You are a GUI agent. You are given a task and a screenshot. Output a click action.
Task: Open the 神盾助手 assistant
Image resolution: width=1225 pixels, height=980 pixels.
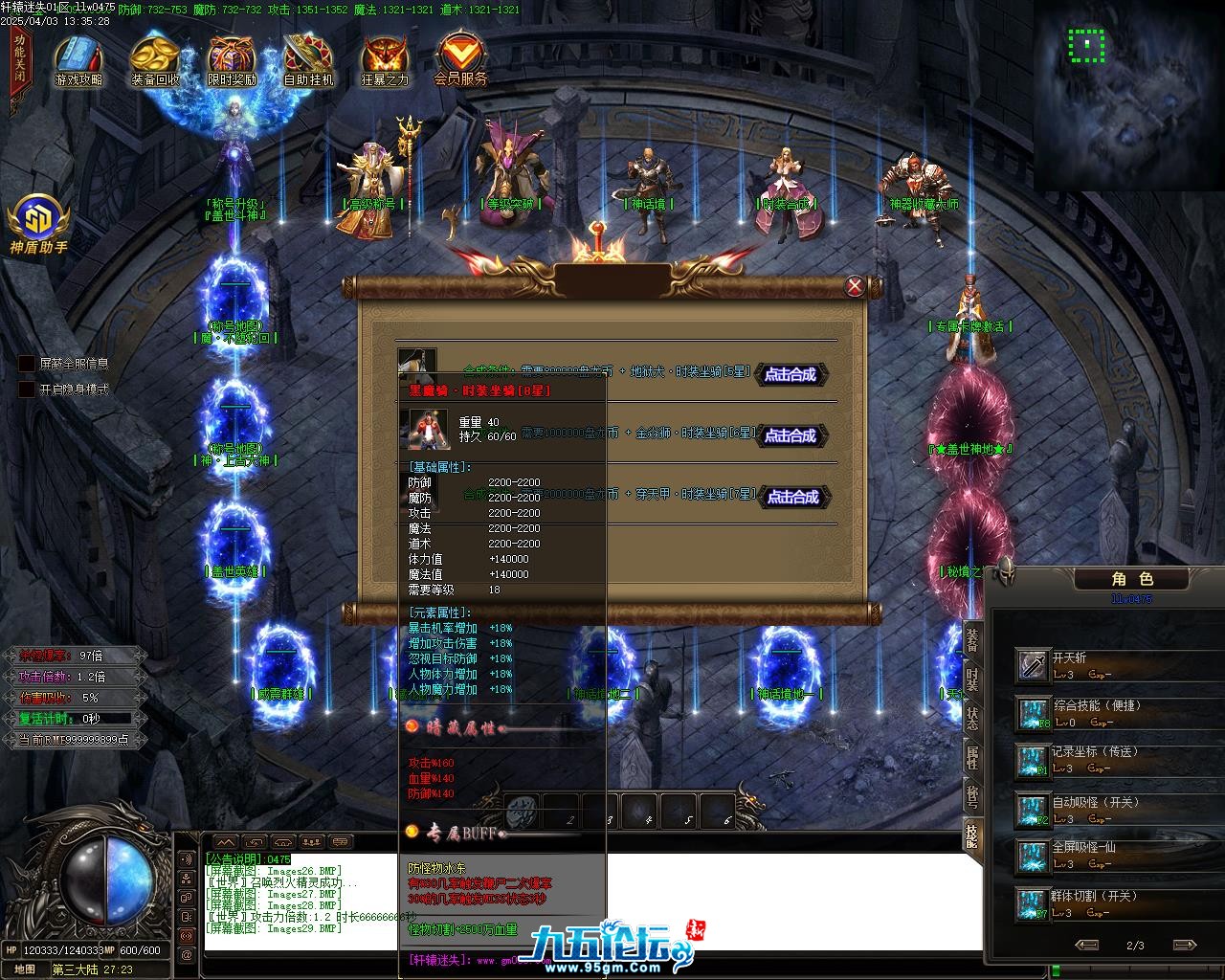tap(38, 225)
